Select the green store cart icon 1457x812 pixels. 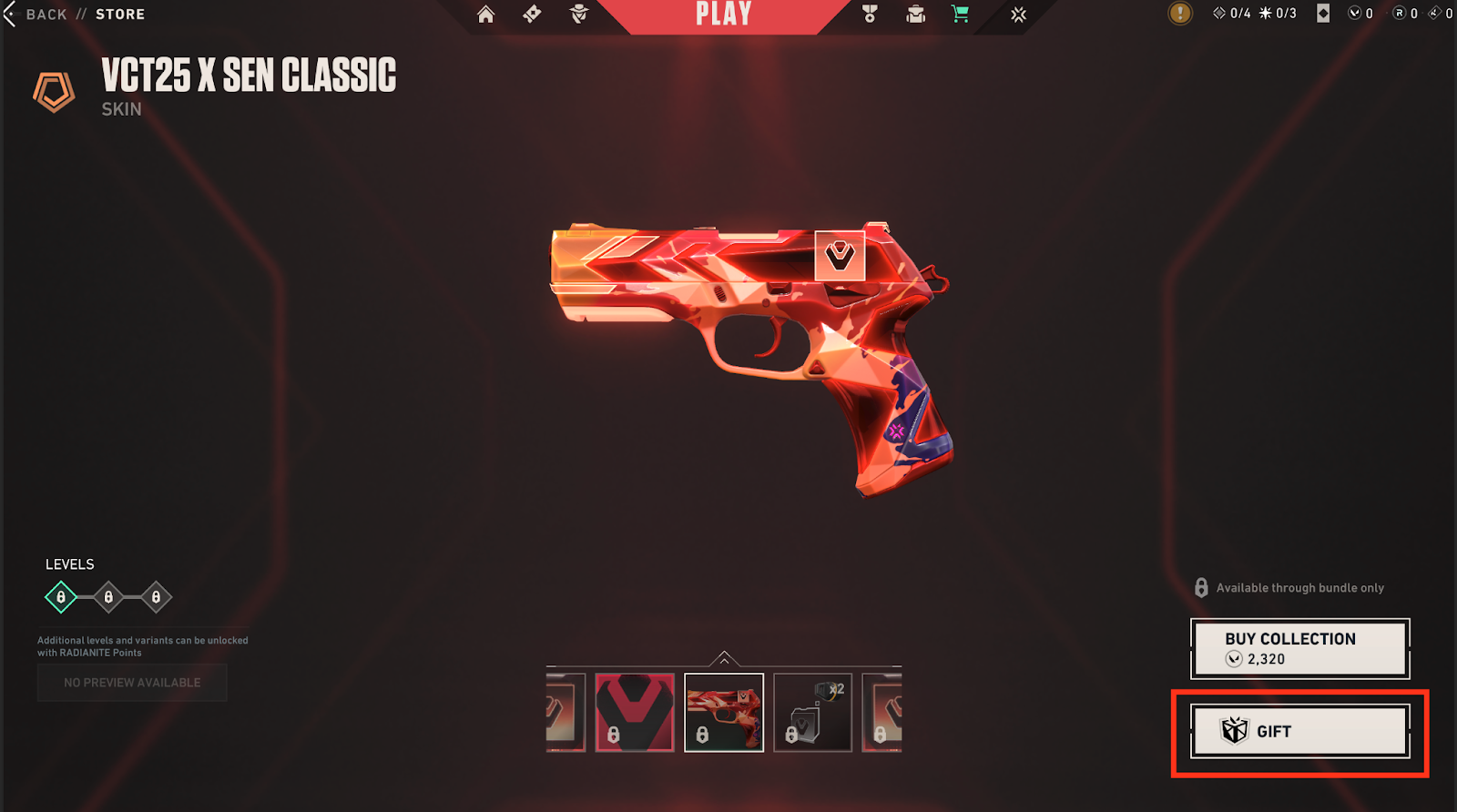click(x=960, y=14)
